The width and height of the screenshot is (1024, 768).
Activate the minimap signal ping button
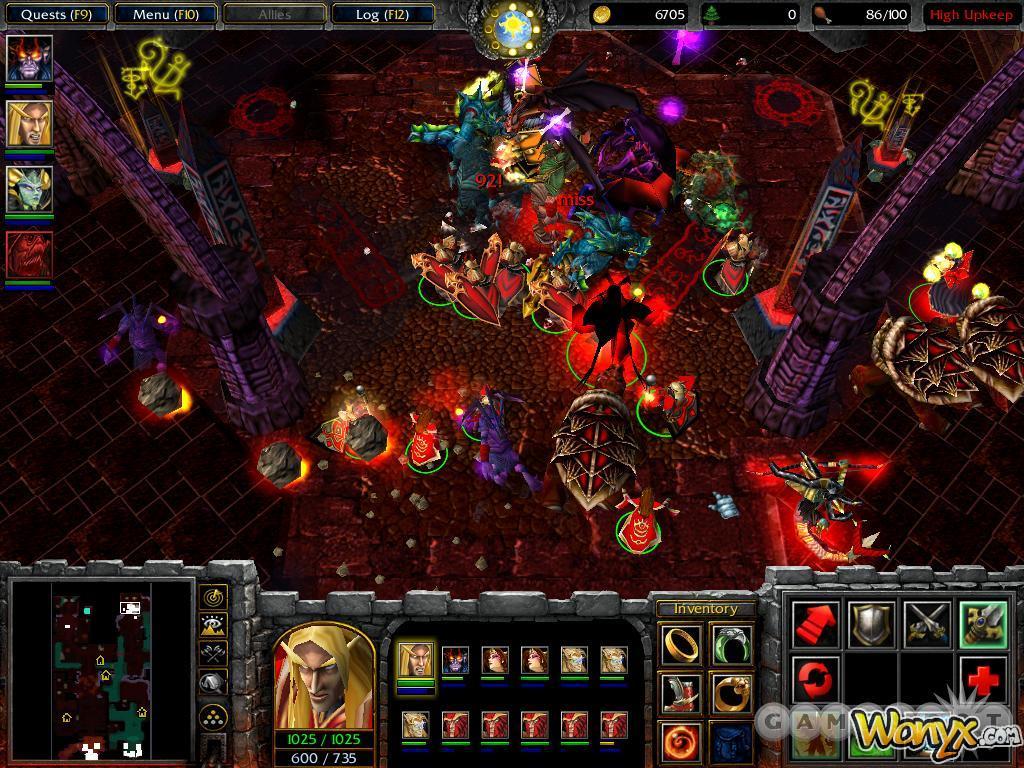tap(213, 598)
